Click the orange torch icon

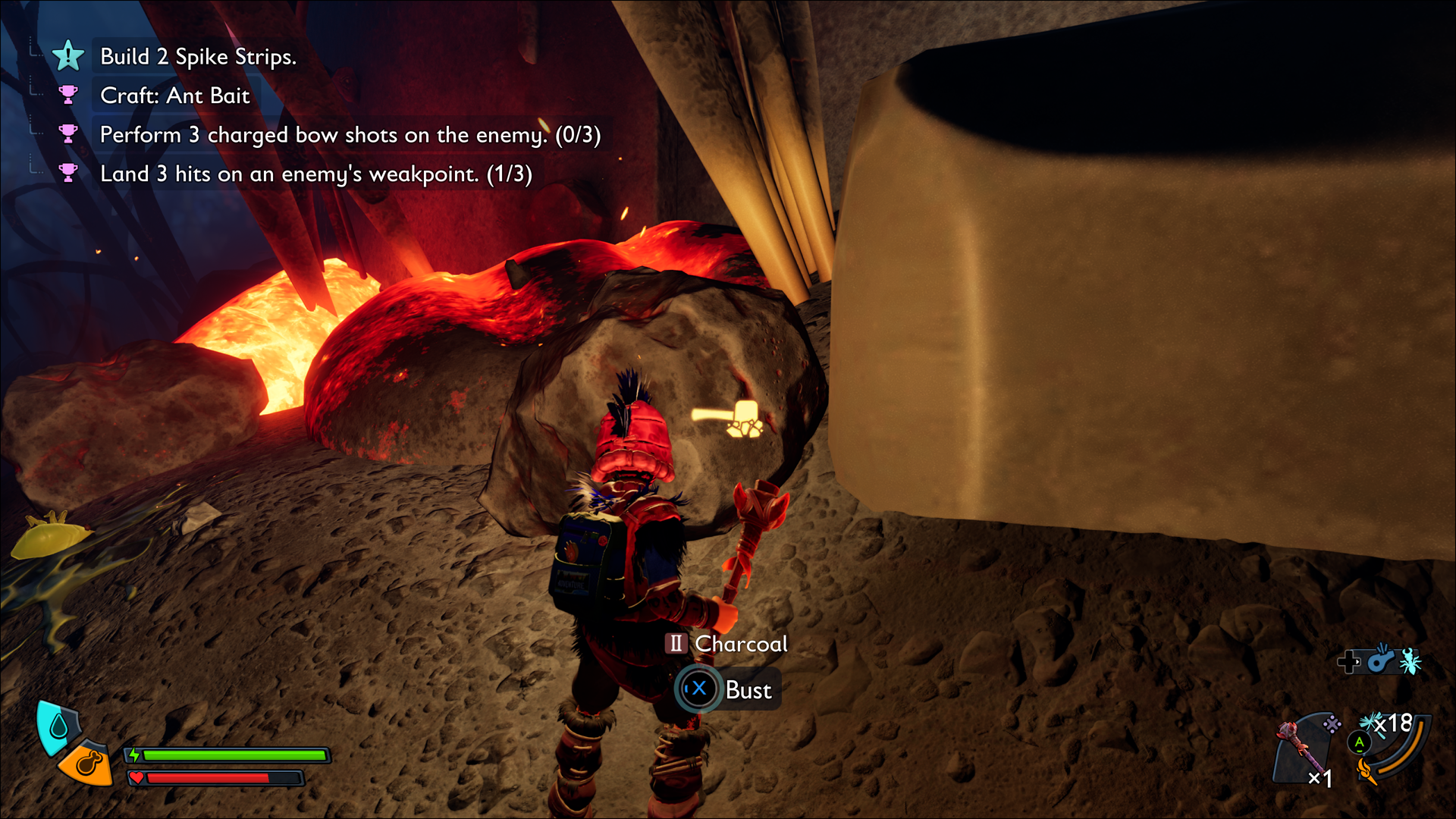click(1367, 771)
